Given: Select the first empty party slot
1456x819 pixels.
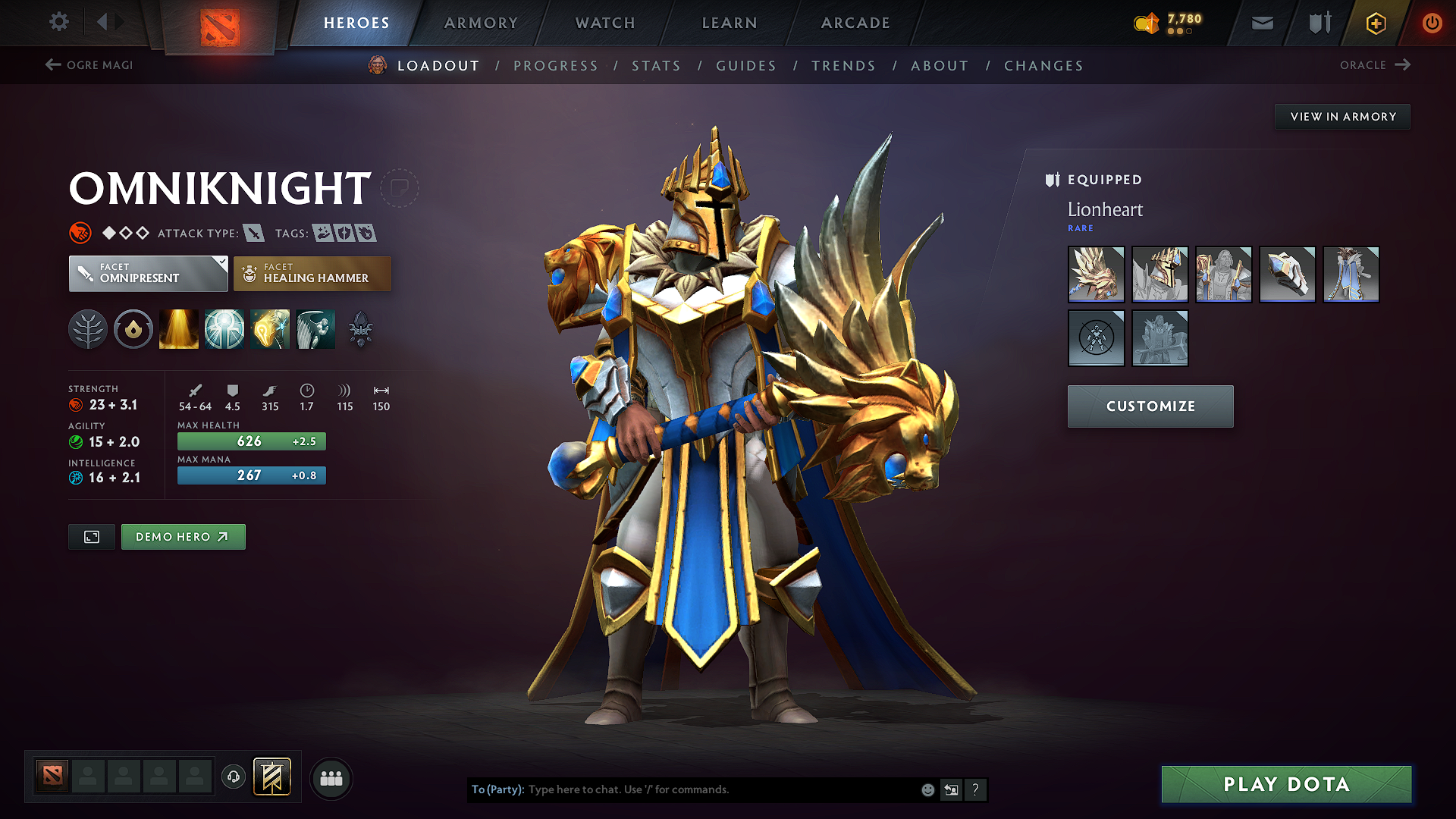Looking at the screenshot, I should click(x=88, y=776).
